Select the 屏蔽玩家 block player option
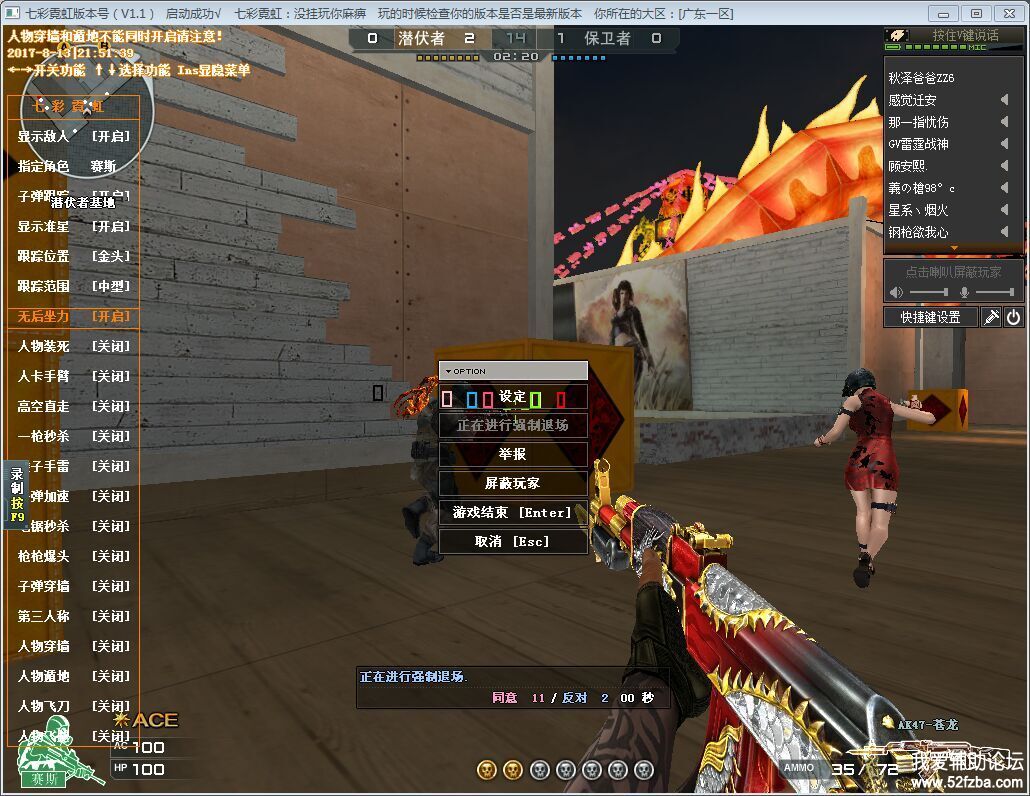This screenshot has height=796, width=1030. pos(512,483)
